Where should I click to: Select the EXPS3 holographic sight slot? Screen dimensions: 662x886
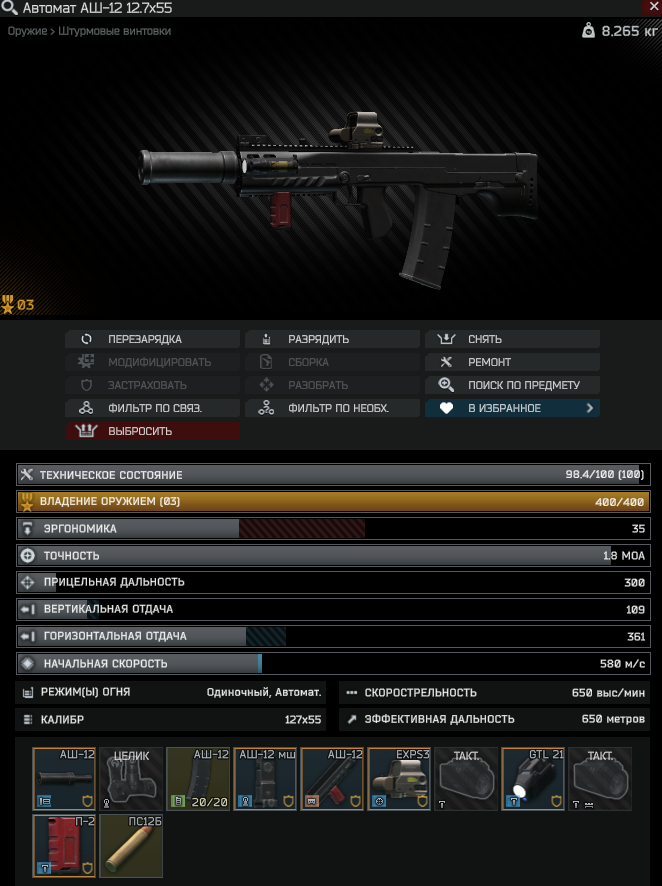[399, 779]
